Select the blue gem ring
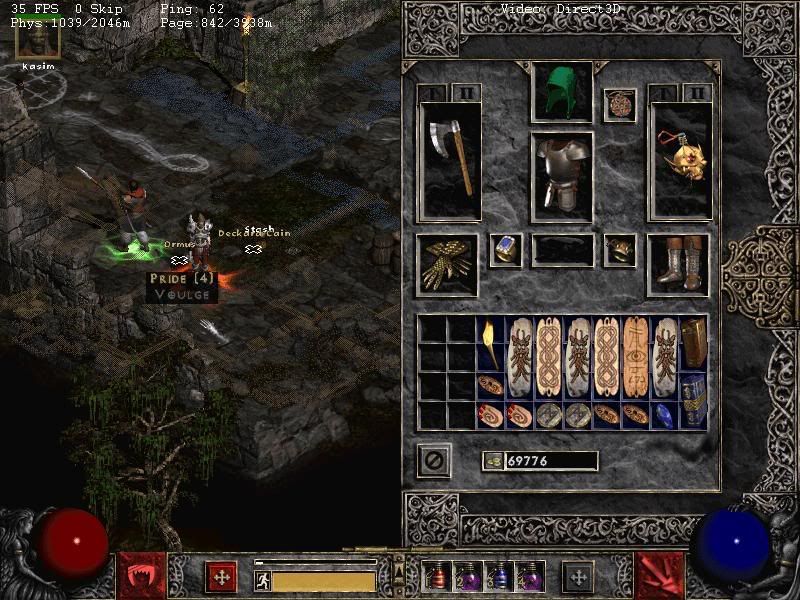Screen dimensions: 800x600 [506, 250]
